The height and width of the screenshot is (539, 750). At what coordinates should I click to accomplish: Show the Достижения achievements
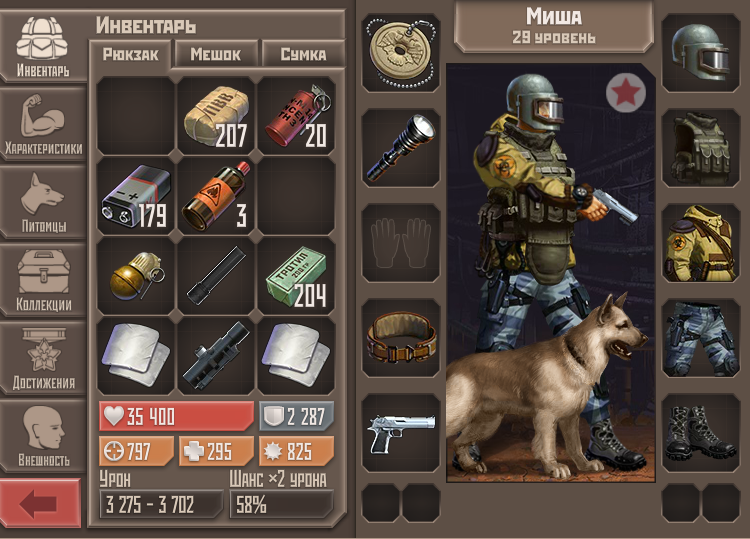(44, 359)
